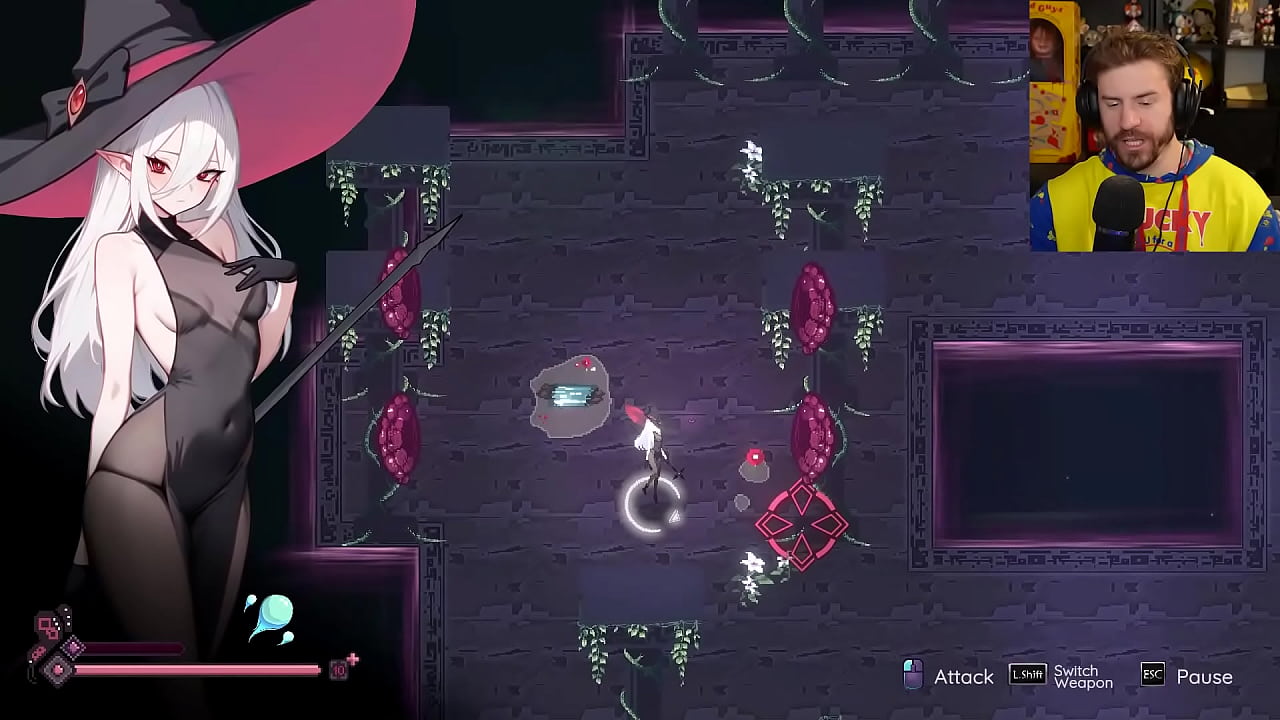The width and height of the screenshot is (1280, 720).
Task: Click the pink orb icon next to the health bar
Action: point(57,669)
